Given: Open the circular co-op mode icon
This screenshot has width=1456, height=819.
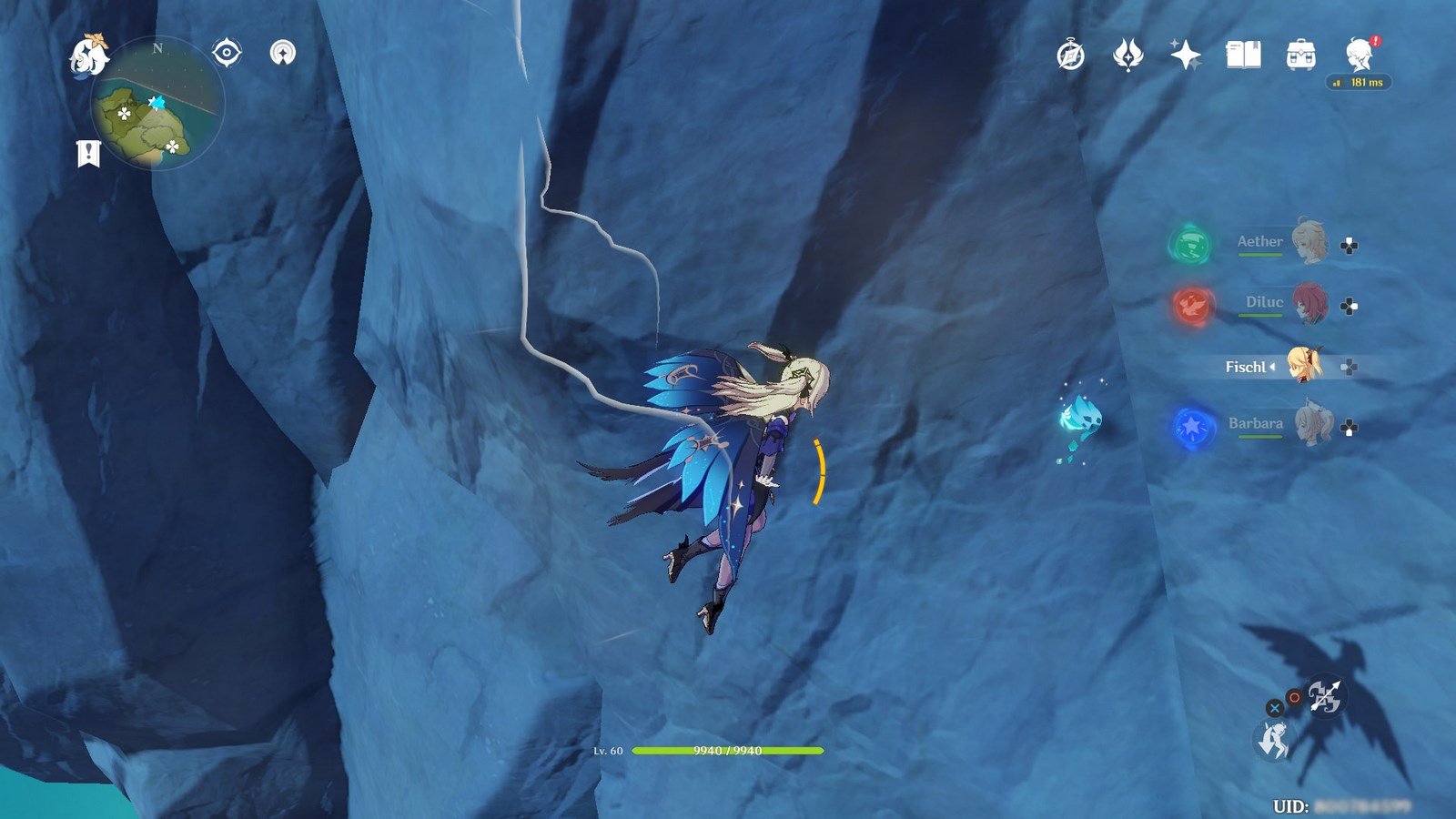Looking at the screenshot, I should point(283,53).
